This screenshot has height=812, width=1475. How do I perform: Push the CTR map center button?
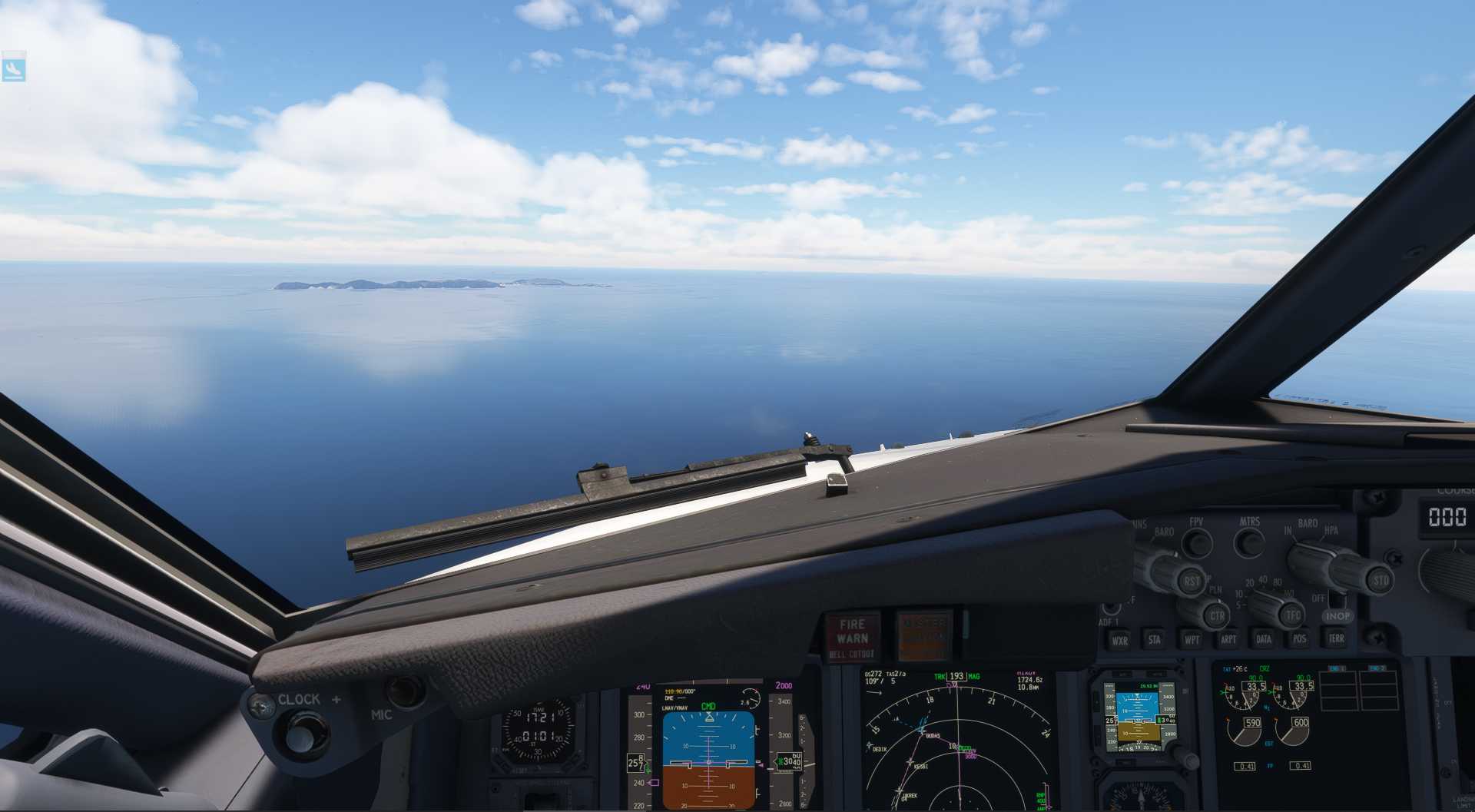(1217, 616)
